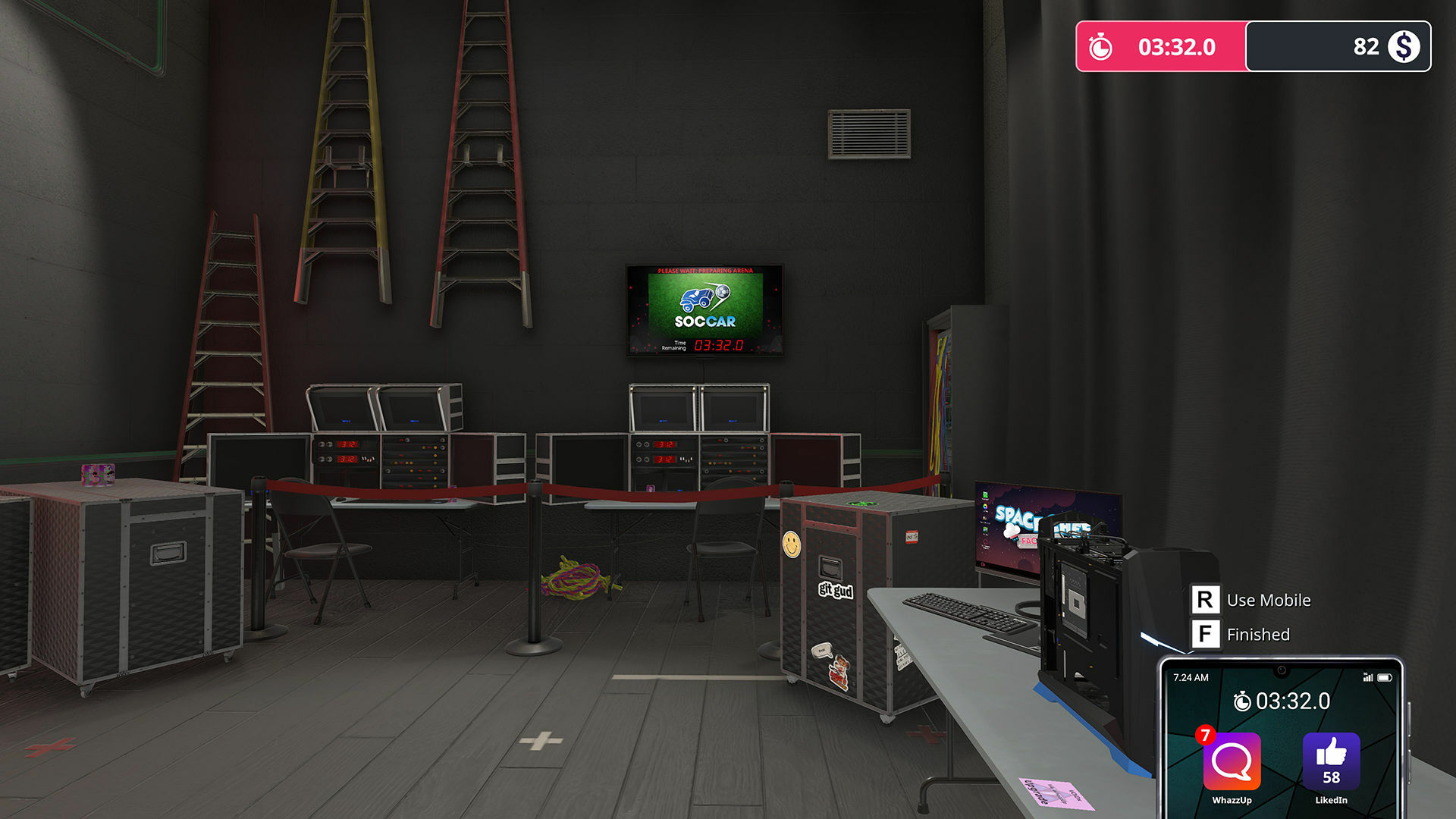1456x819 pixels.
Task: Tap the phone's stopwatch timer icon
Action: coord(1244,701)
